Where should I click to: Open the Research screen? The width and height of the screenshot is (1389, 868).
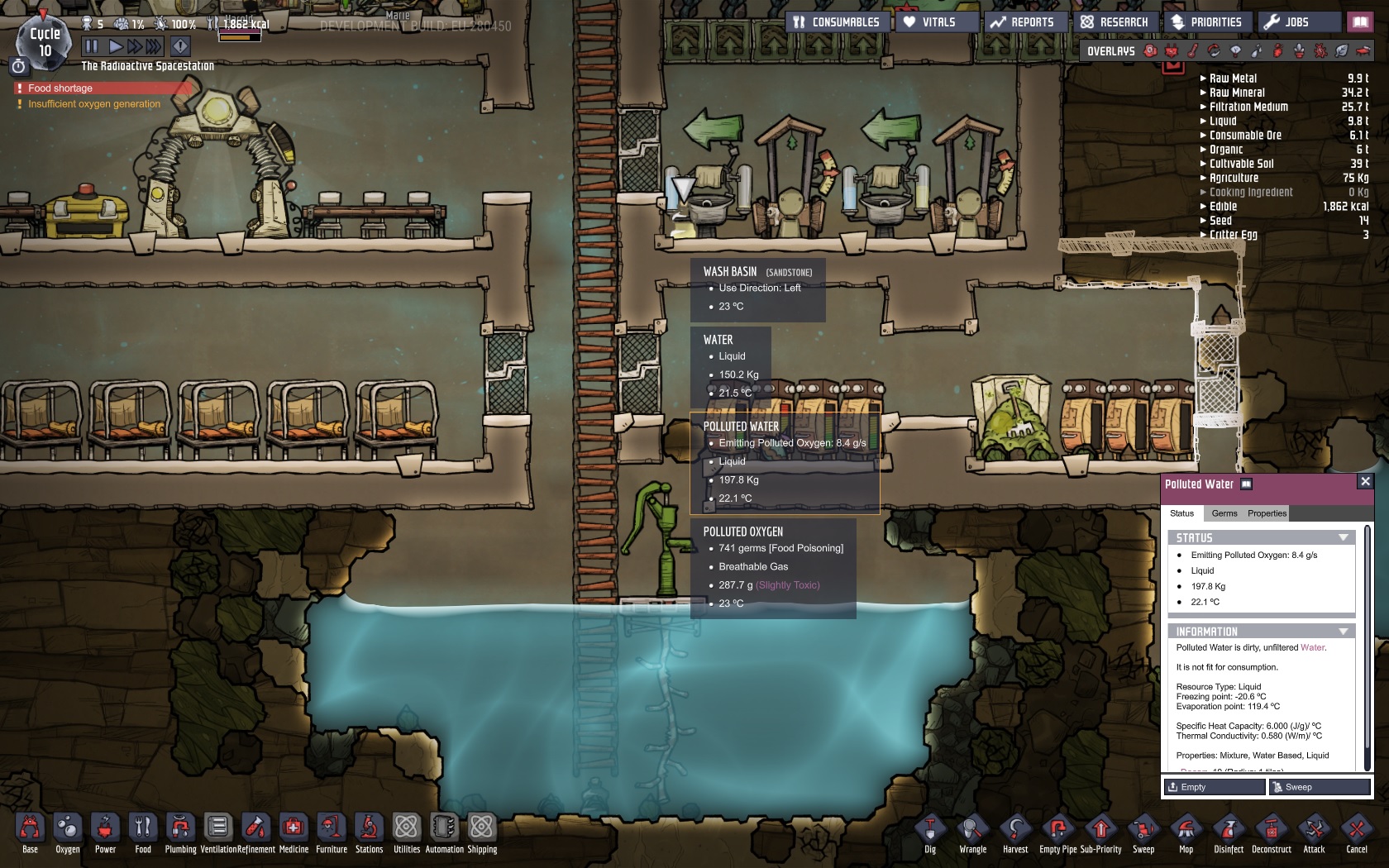point(1115,22)
